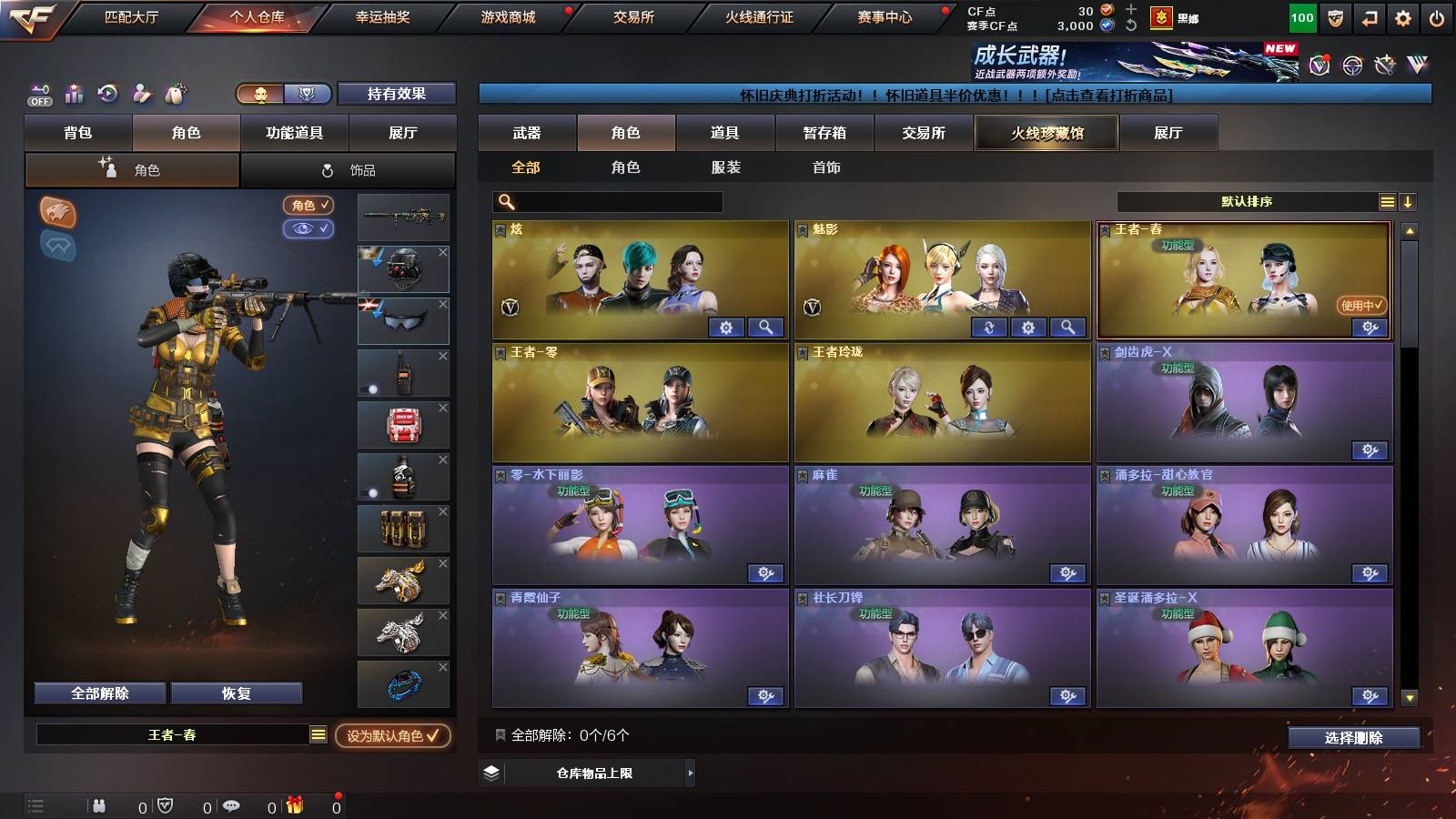Toggle the OFF key switch in the top-left toolbar
Viewport: 1456px width, 819px height.
coord(38,94)
